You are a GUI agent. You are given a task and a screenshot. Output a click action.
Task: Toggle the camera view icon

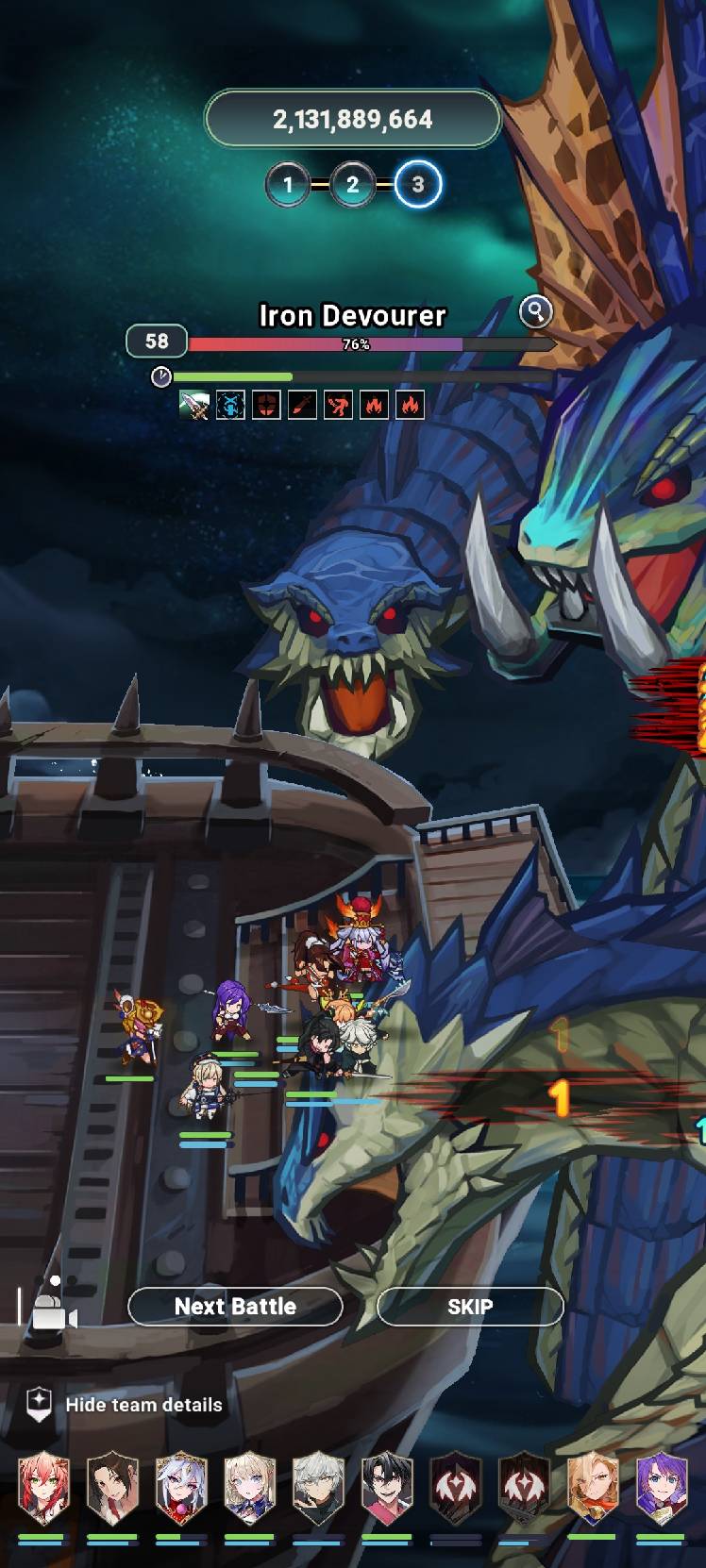tap(54, 1309)
